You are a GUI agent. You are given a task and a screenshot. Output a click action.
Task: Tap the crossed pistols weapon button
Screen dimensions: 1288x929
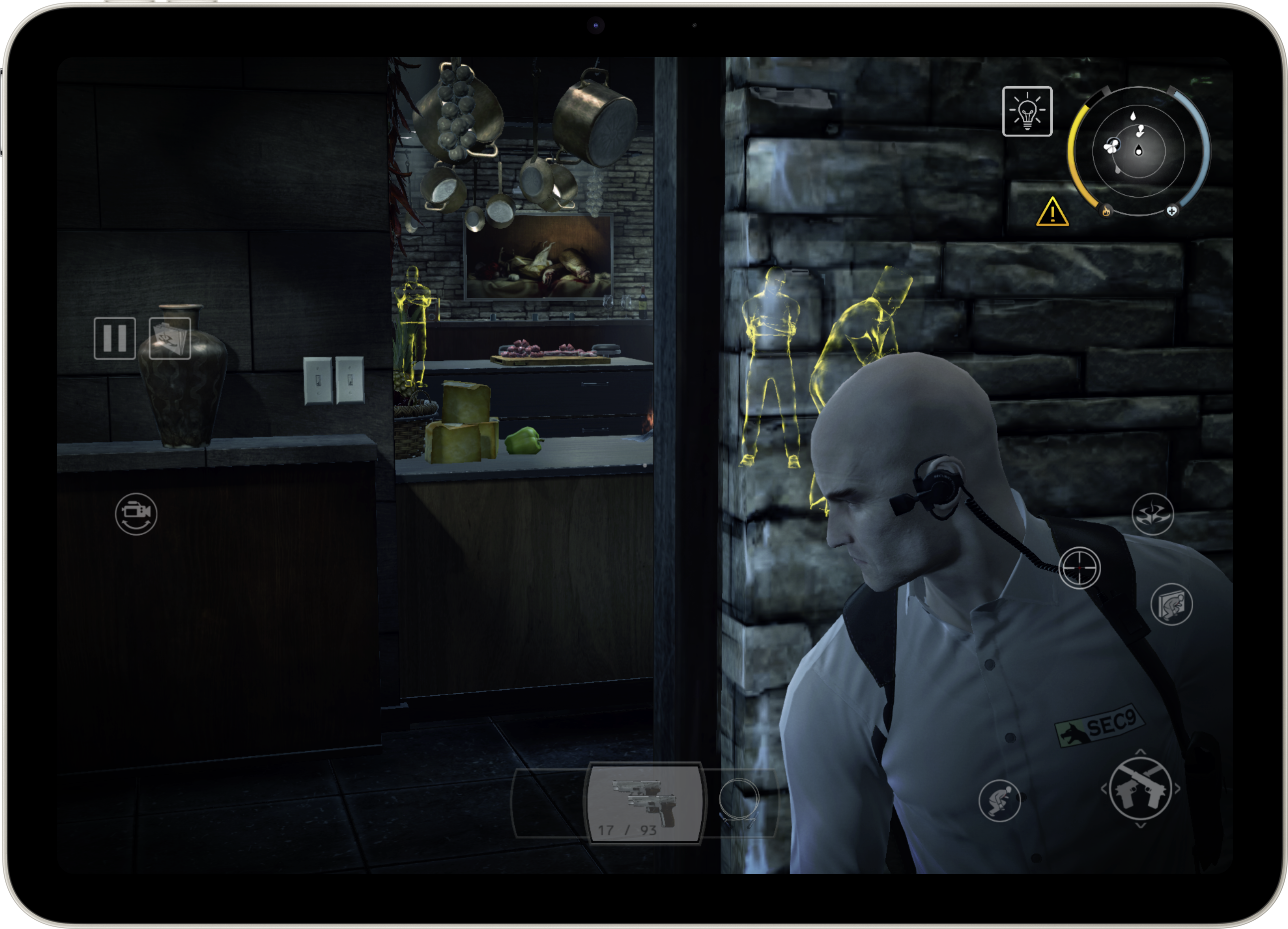click(x=1140, y=789)
